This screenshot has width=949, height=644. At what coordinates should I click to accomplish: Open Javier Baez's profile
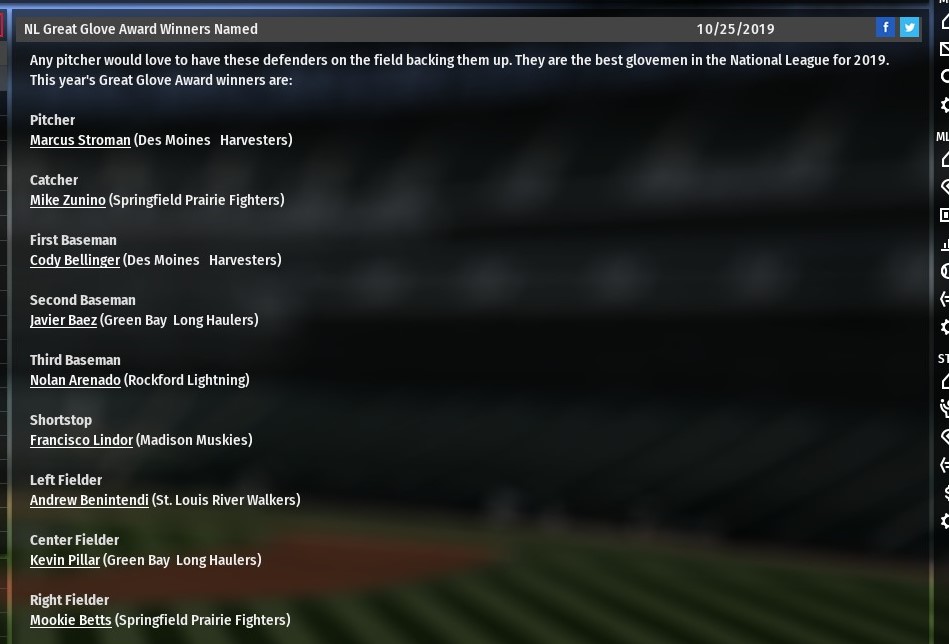pos(63,320)
